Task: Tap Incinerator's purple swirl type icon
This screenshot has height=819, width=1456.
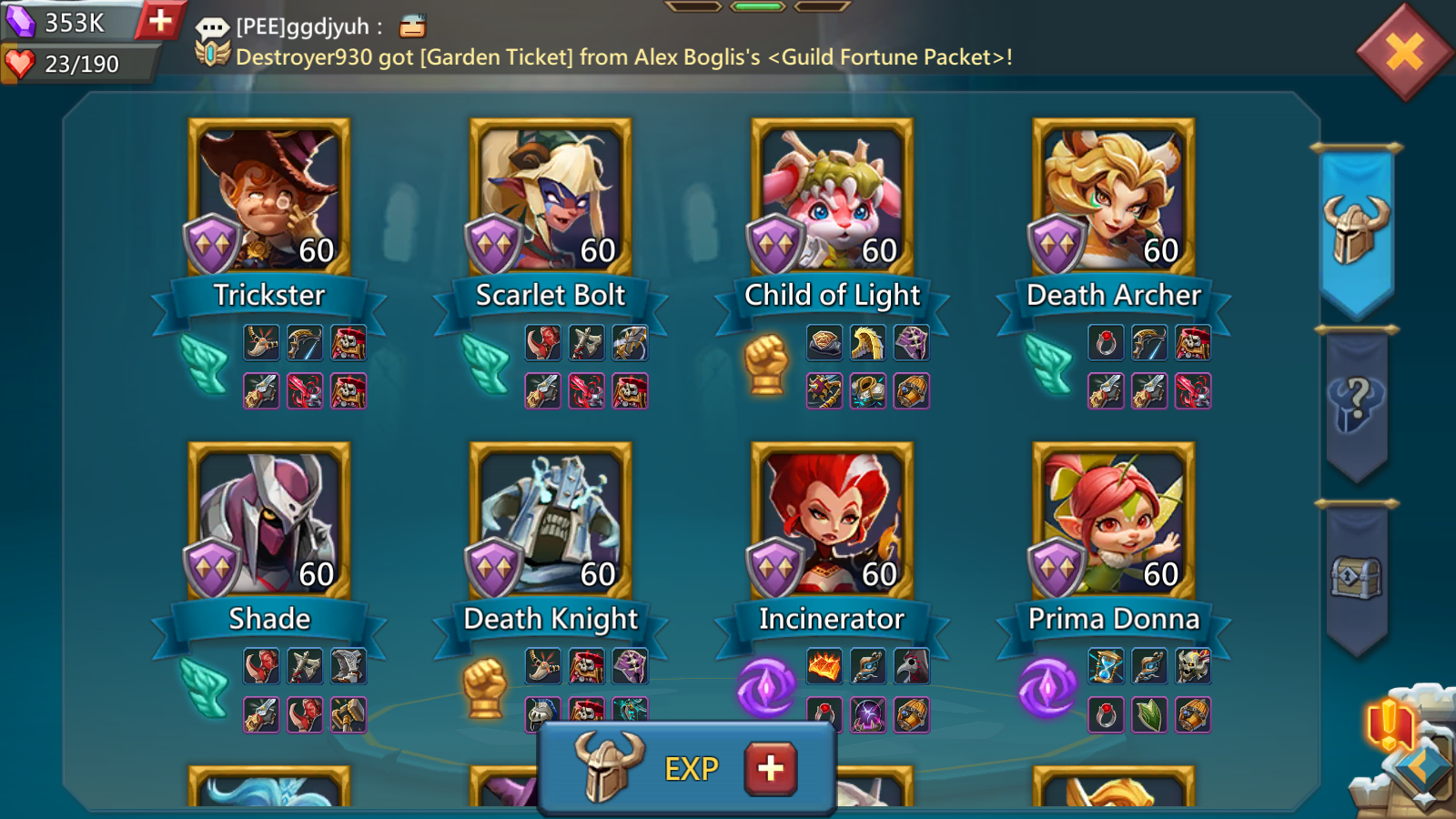Action: pos(766,688)
